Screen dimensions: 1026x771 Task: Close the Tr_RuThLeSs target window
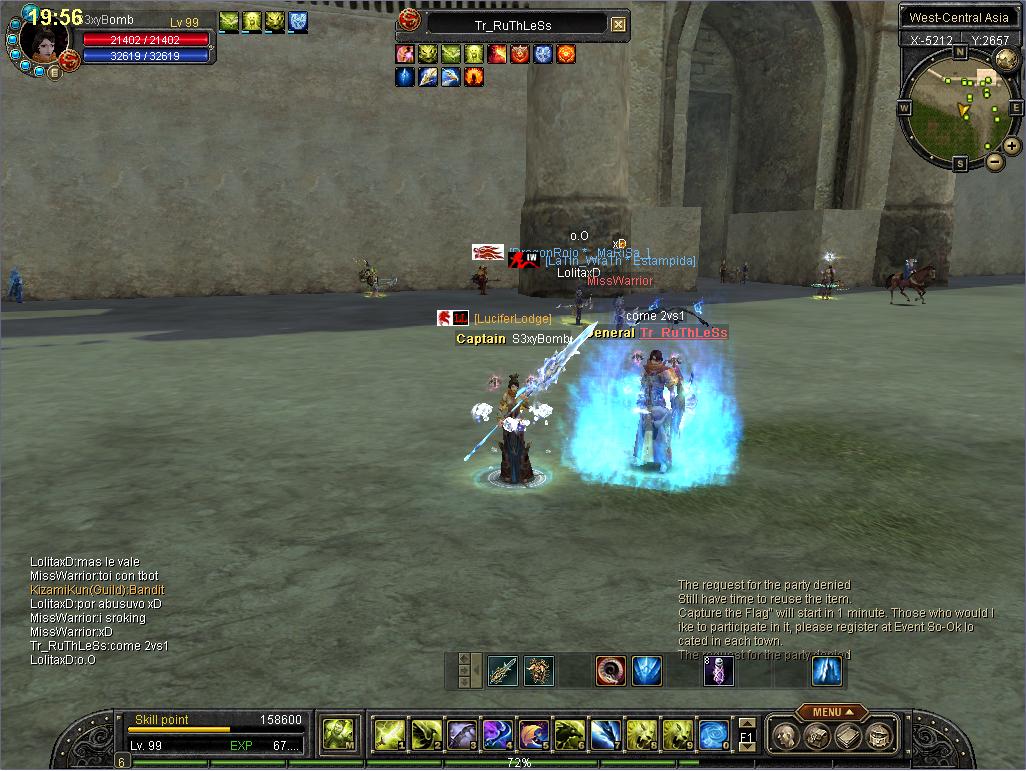click(619, 25)
